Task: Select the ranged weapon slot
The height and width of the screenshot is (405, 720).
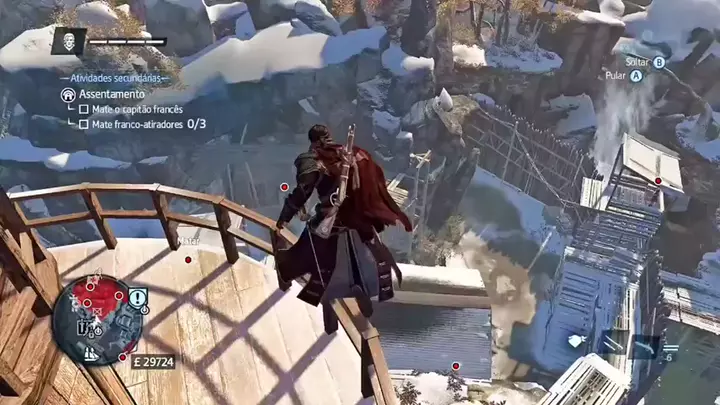Action: pos(645,345)
